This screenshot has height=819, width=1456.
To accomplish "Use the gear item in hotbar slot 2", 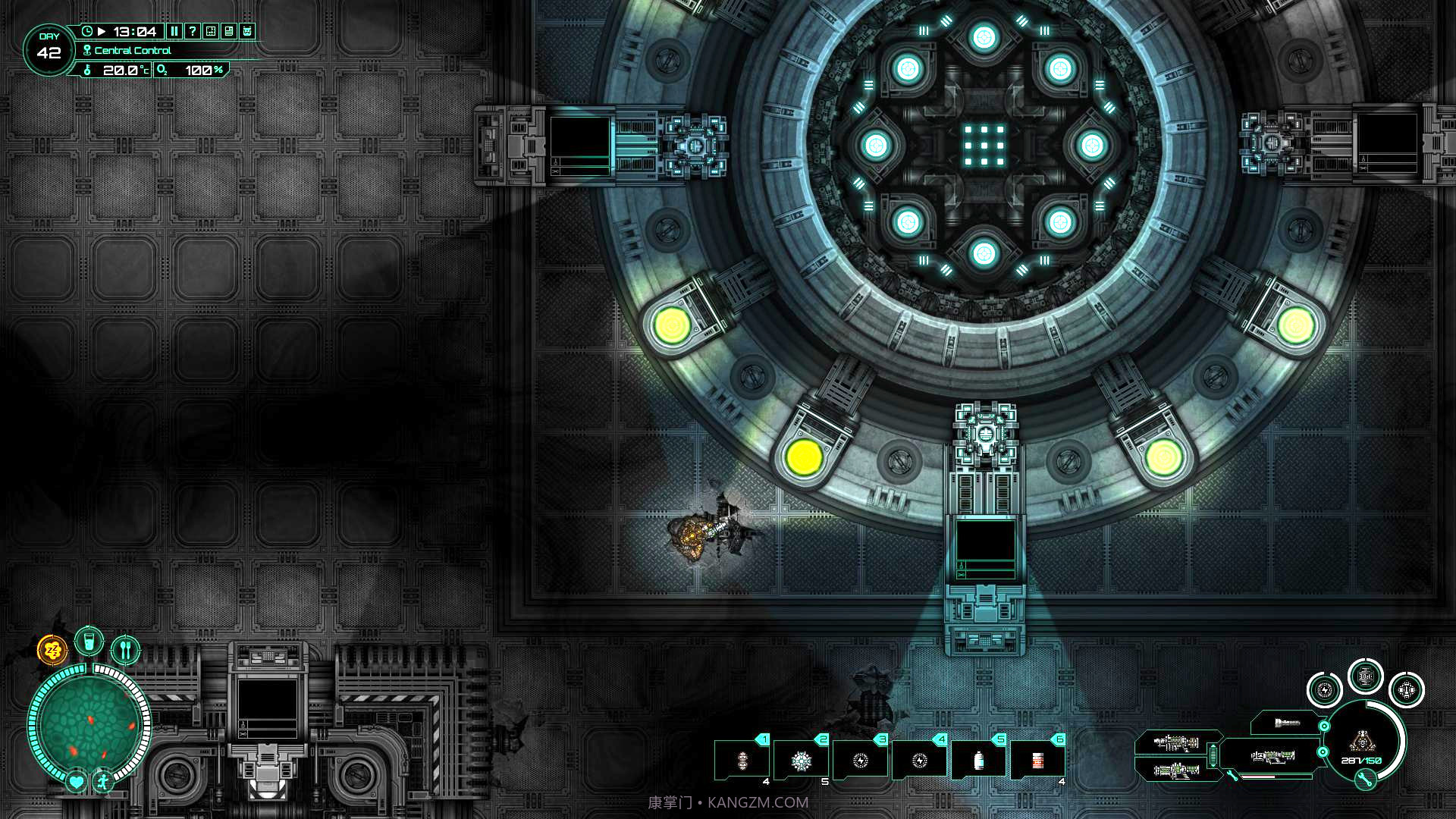I will (802, 761).
